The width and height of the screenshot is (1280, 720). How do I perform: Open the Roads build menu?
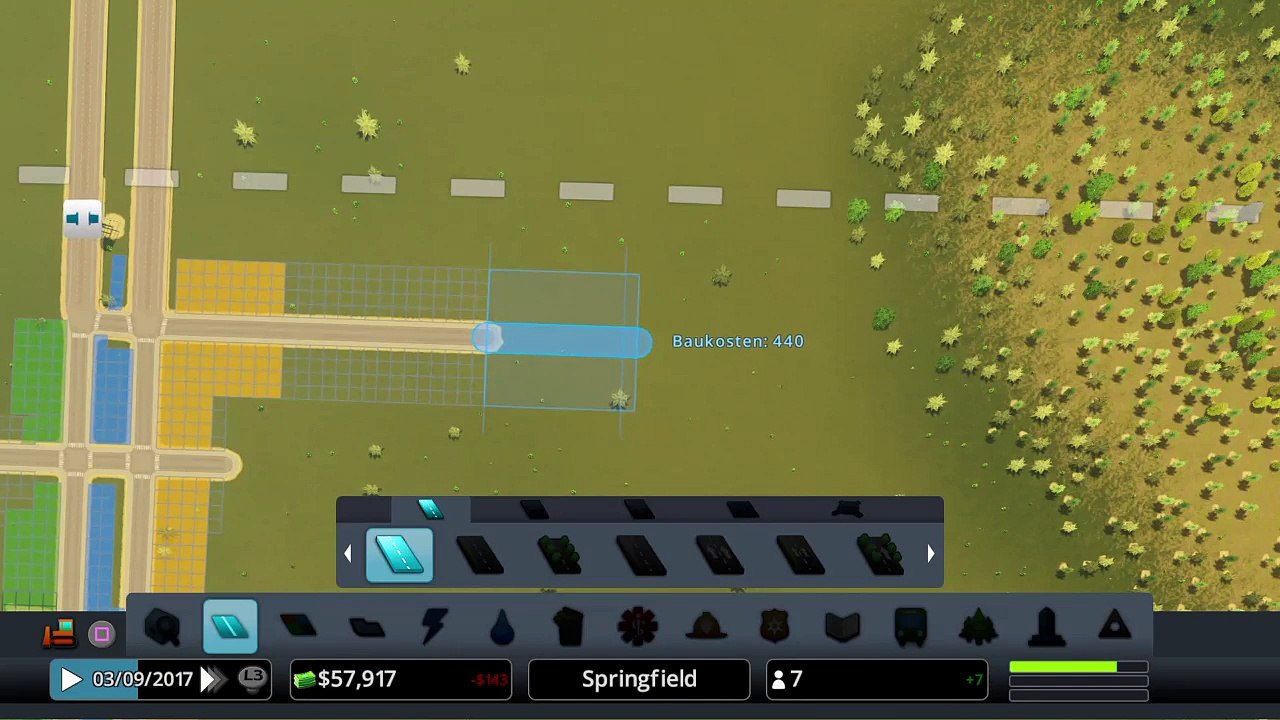[x=230, y=627]
